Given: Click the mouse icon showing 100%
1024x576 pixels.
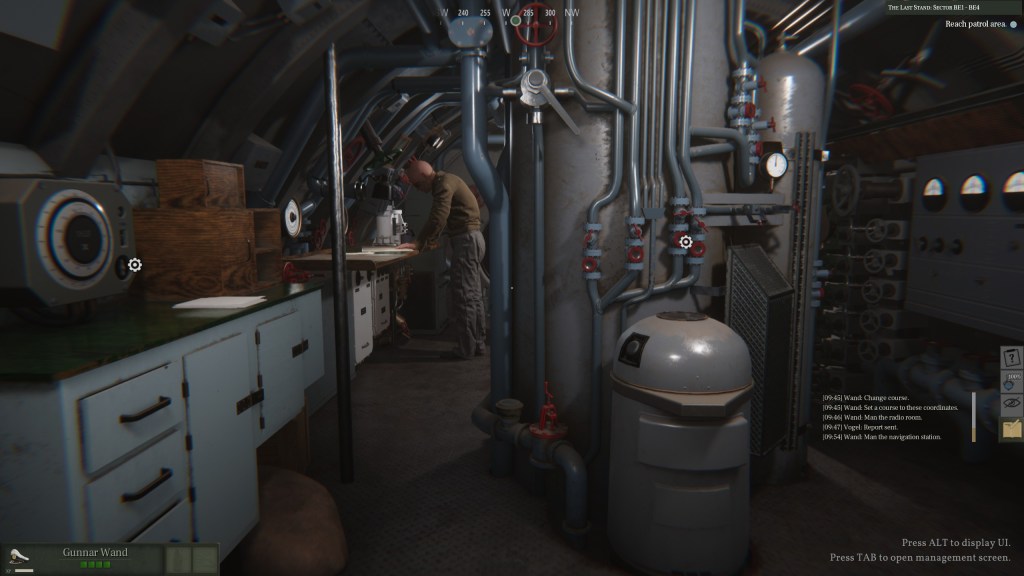Looking at the screenshot, I should 1012,381.
